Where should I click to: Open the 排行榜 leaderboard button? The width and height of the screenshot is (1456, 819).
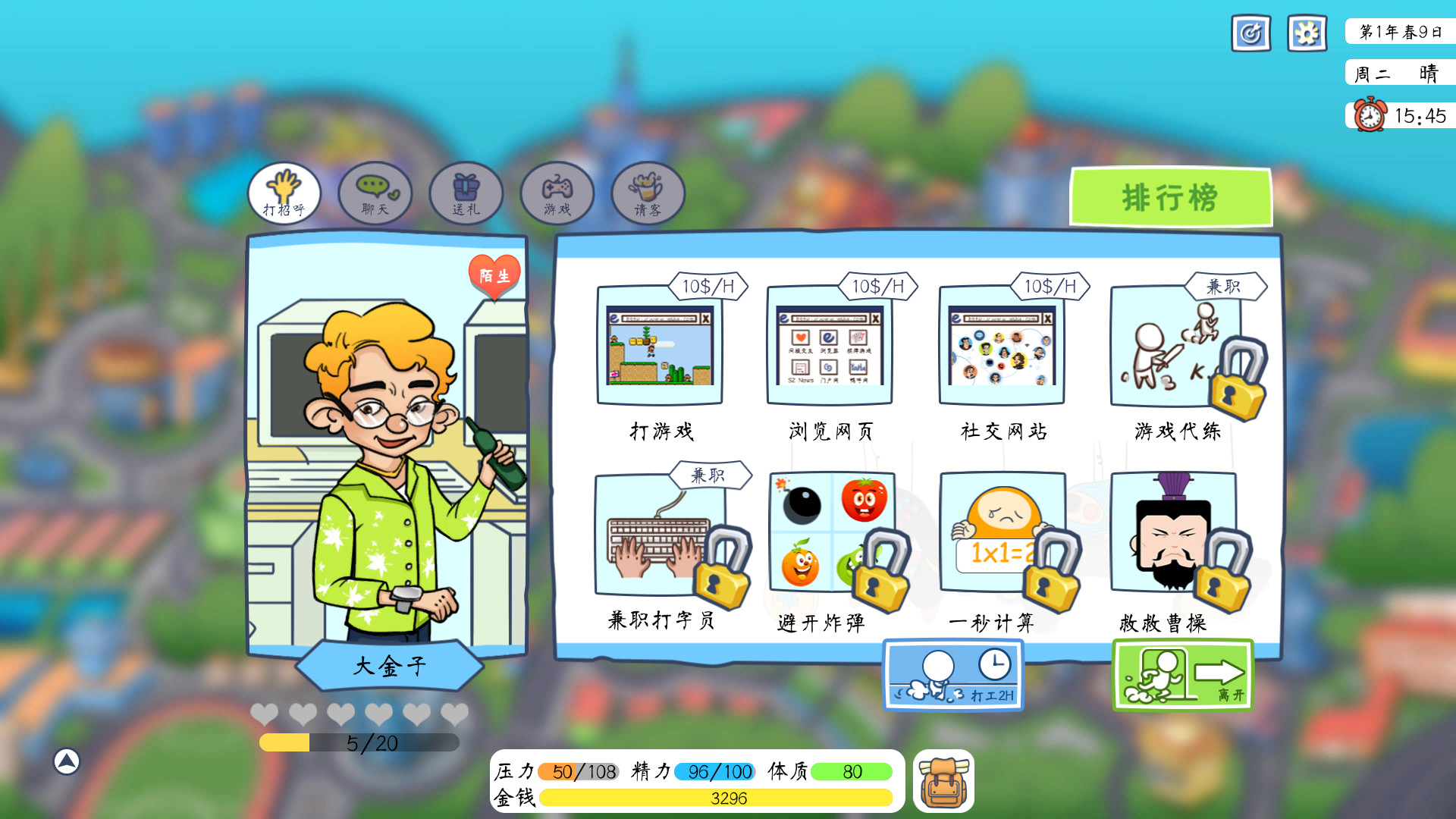[1172, 196]
